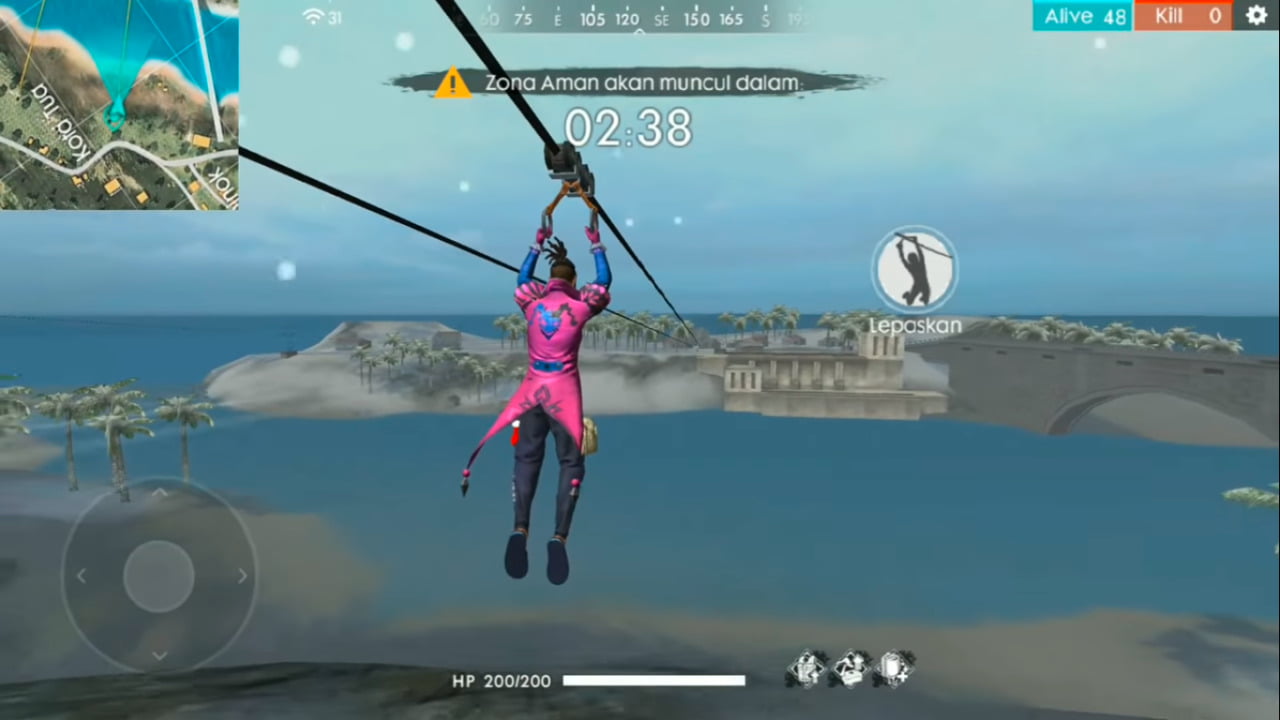Viewport: 1280px width, 720px height.
Task: Click the WiFi signal indicator icon
Action: [311, 16]
